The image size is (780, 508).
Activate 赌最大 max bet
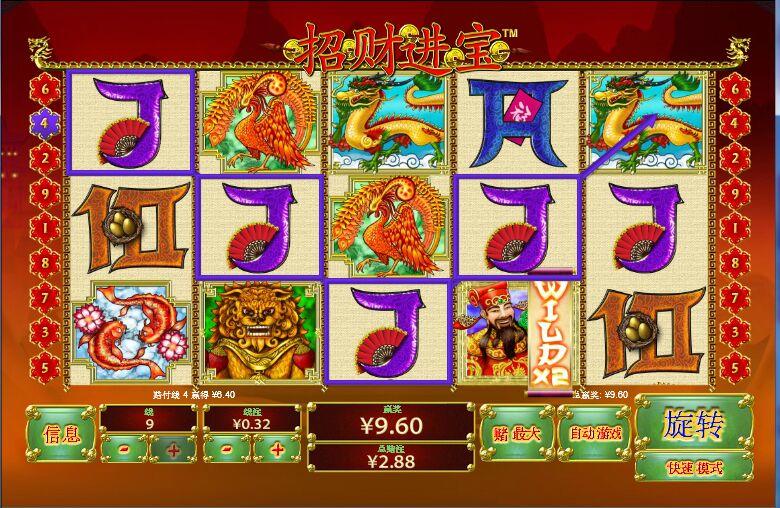point(516,433)
